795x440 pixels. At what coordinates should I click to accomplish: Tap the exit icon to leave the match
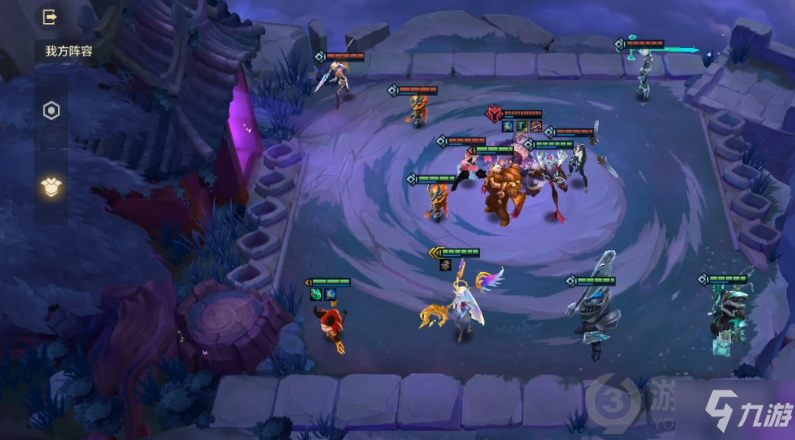point(51,17)
